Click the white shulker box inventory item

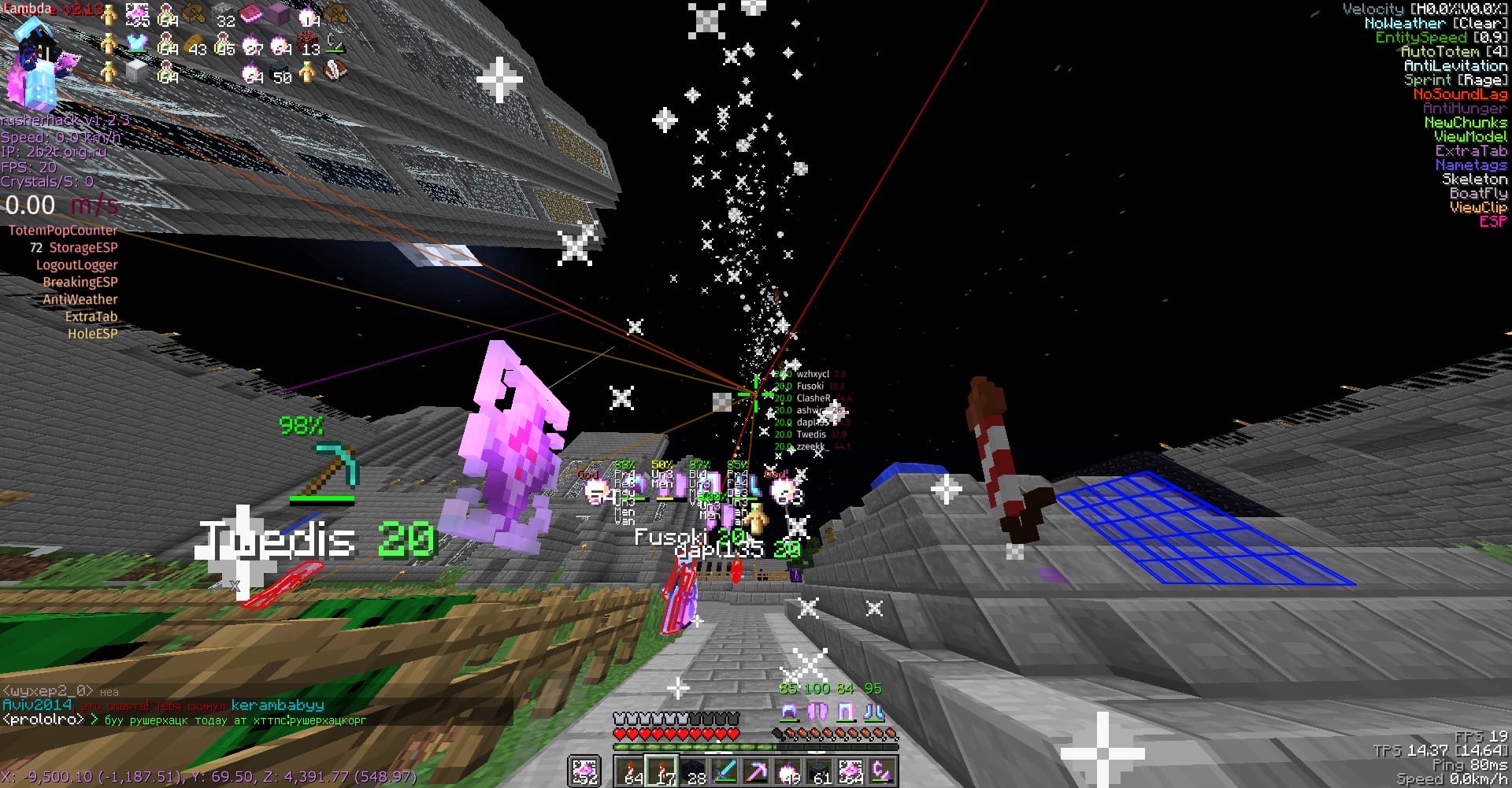pyautogui.click(x=137, y=72)
